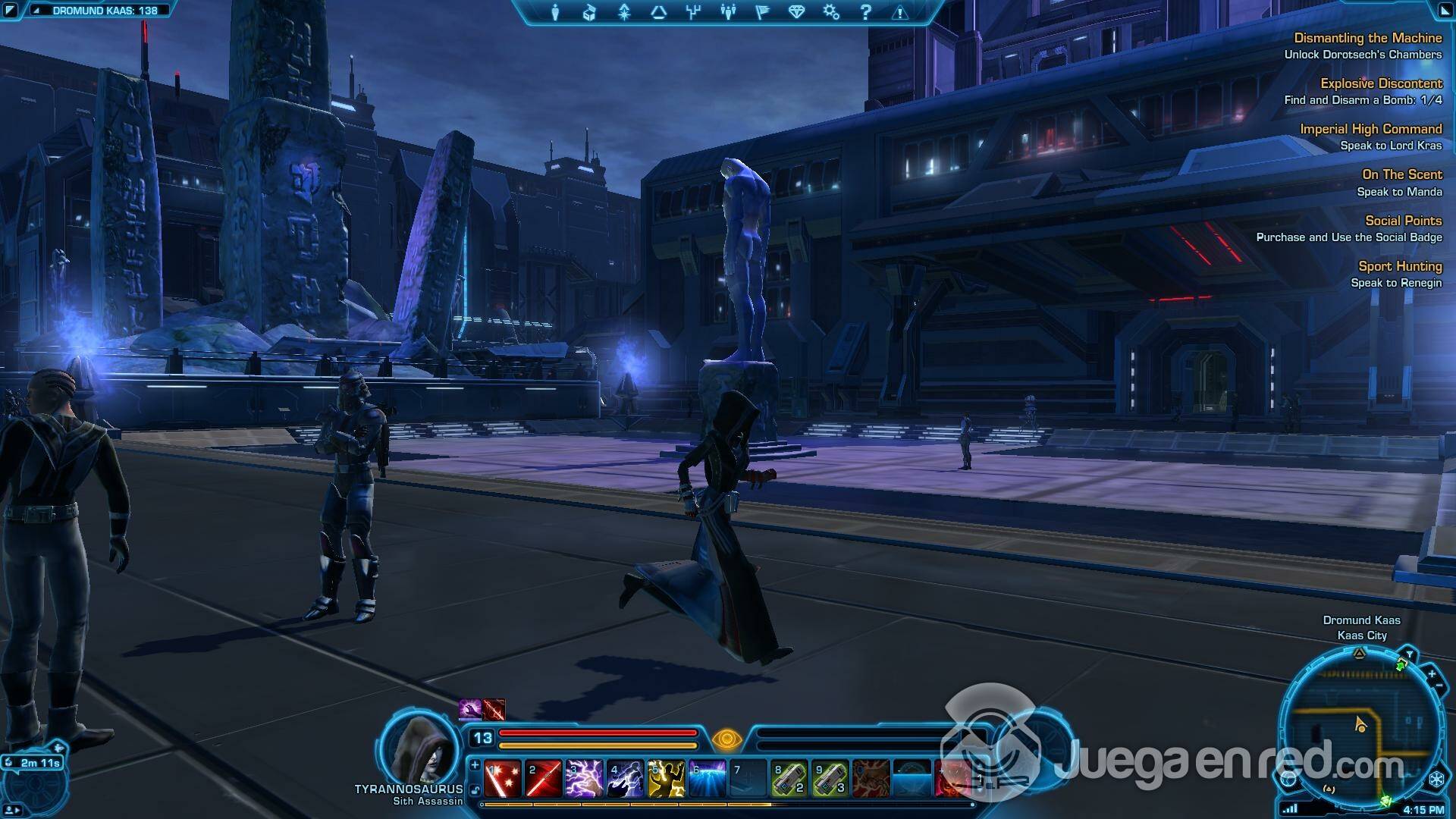Open the guild flag menu
Viewport: 1456px width, 819px height.
click(762, 12)
